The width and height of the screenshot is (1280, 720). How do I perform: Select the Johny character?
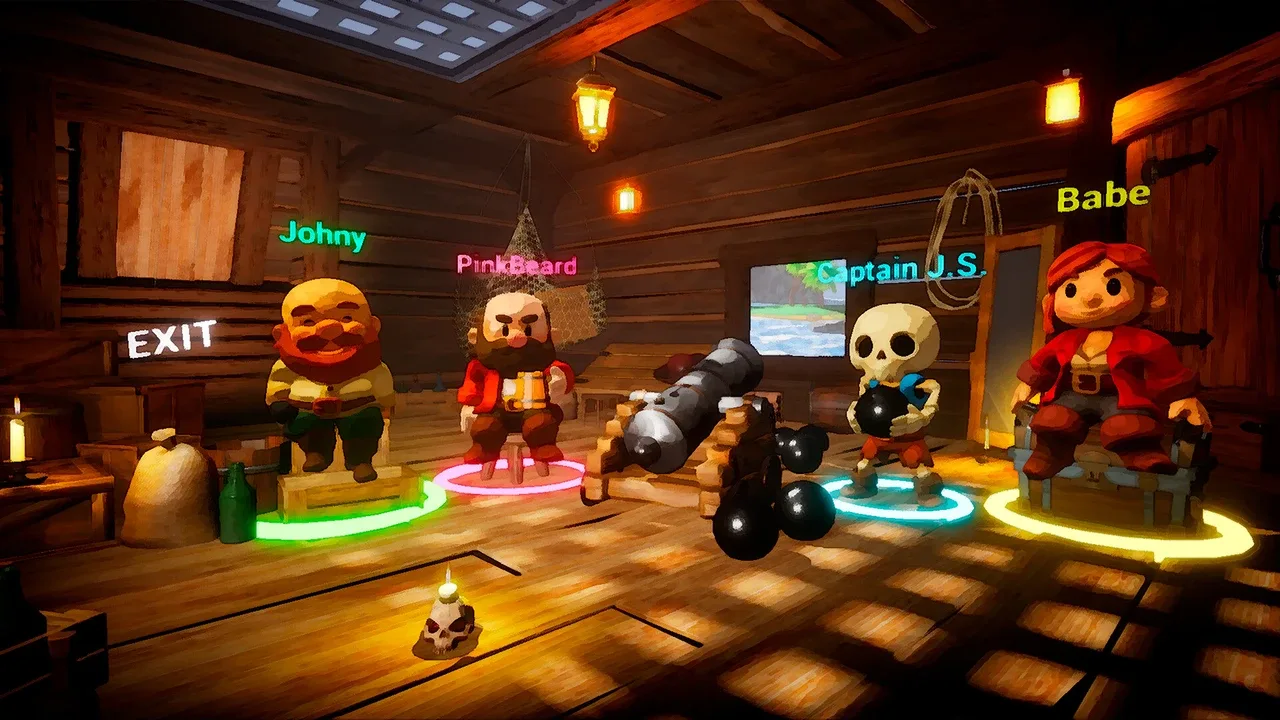point(326,380)
